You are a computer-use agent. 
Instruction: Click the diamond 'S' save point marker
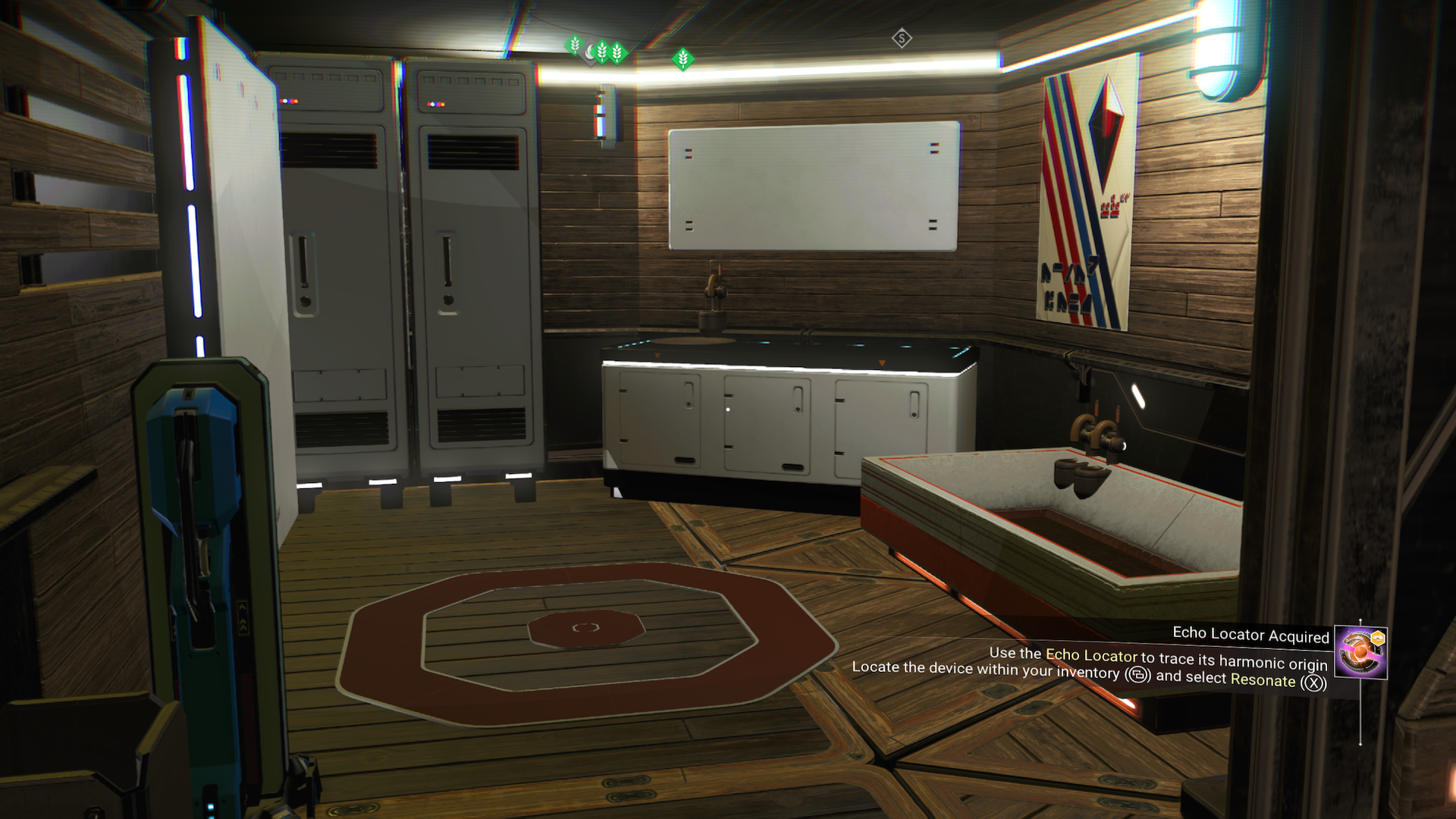[901, 39]
